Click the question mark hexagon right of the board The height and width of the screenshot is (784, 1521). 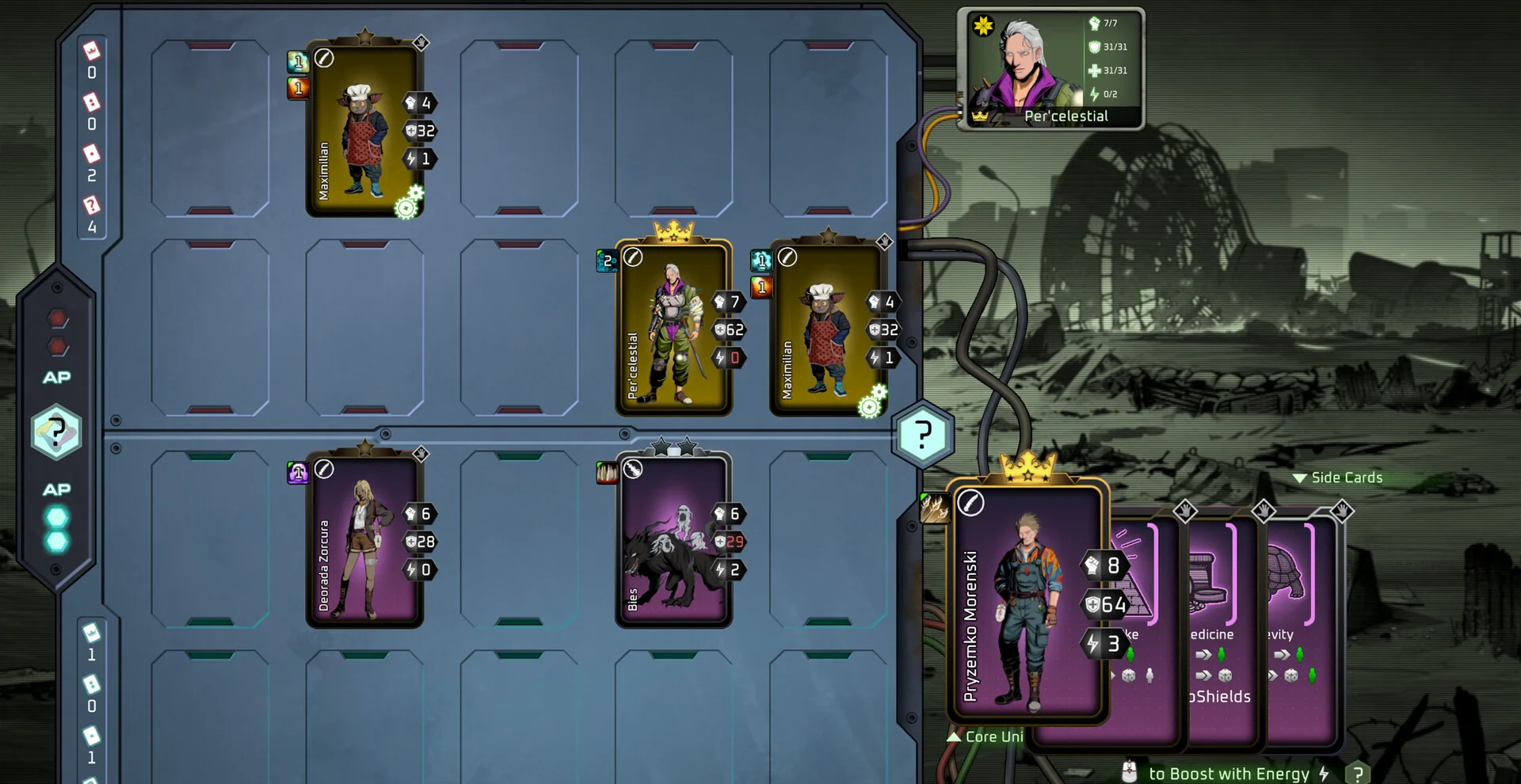[923, 435]
